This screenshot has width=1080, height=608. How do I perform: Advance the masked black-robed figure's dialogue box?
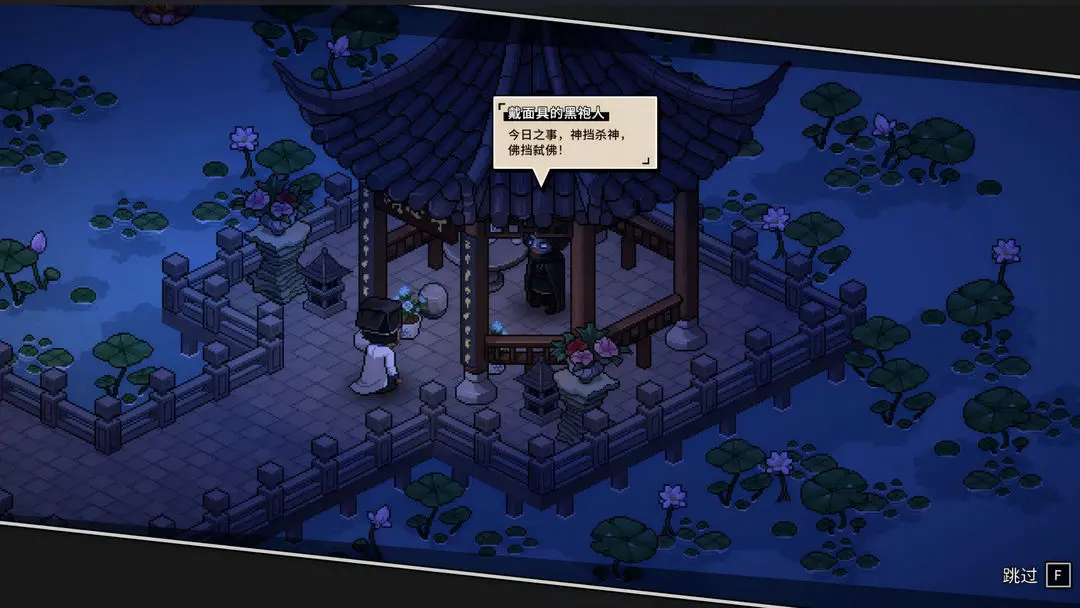pyautogui.click(x=575, y=134)
